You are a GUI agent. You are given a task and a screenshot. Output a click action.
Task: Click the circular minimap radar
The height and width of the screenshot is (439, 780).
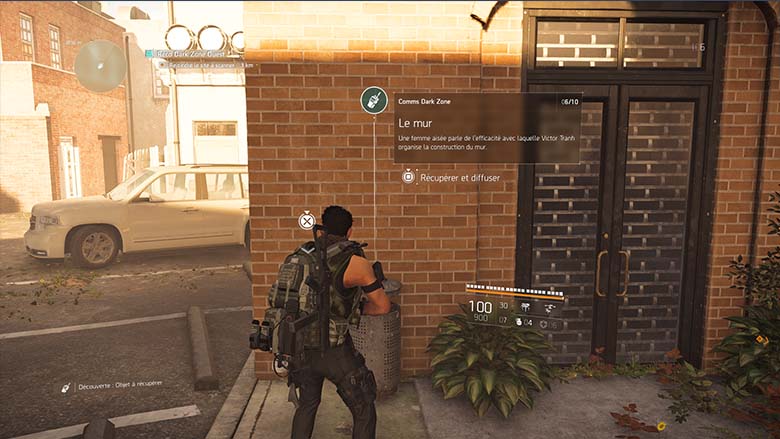100,65
